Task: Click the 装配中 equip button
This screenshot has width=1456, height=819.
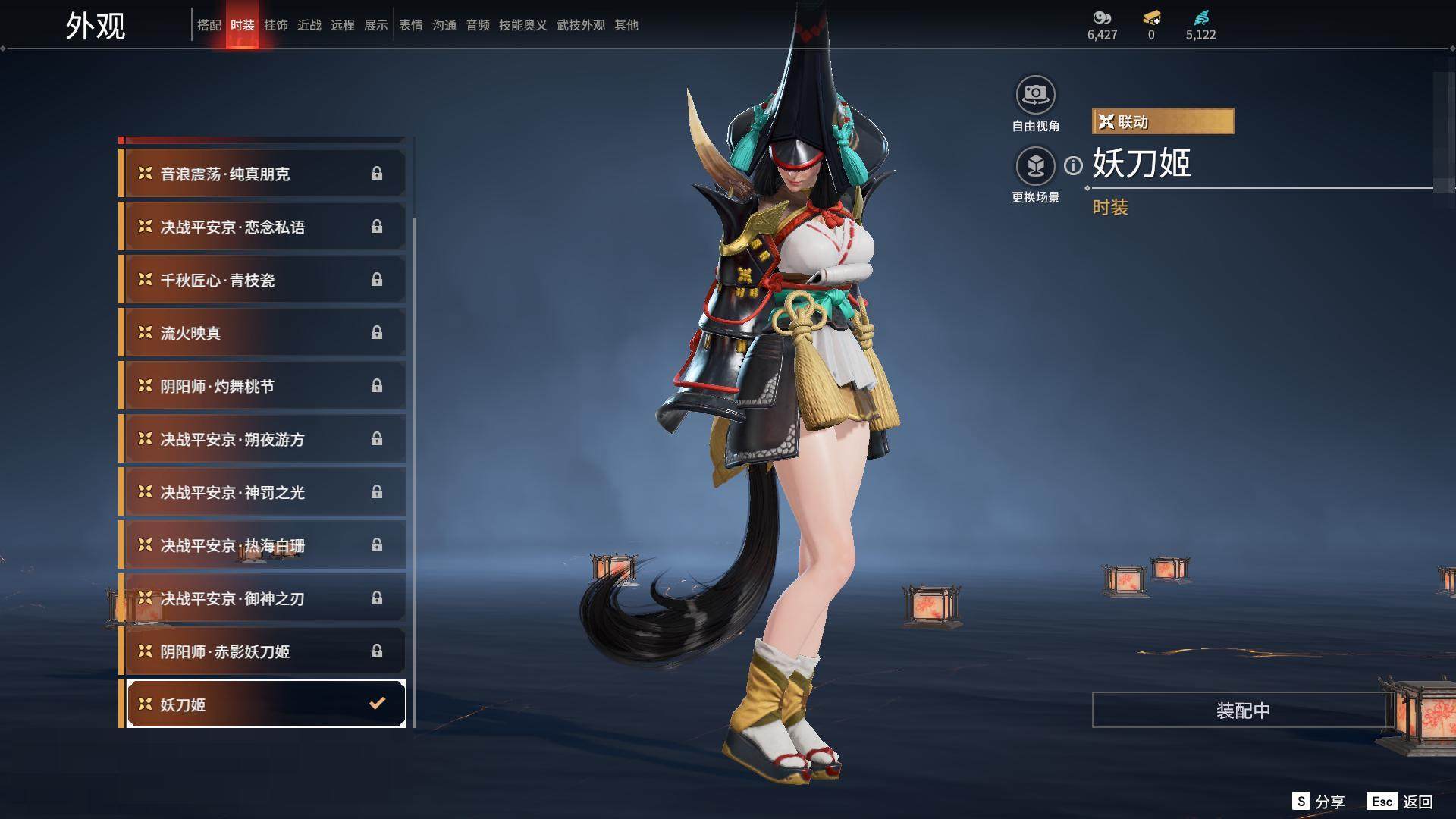Action: tap(1242, 710)
